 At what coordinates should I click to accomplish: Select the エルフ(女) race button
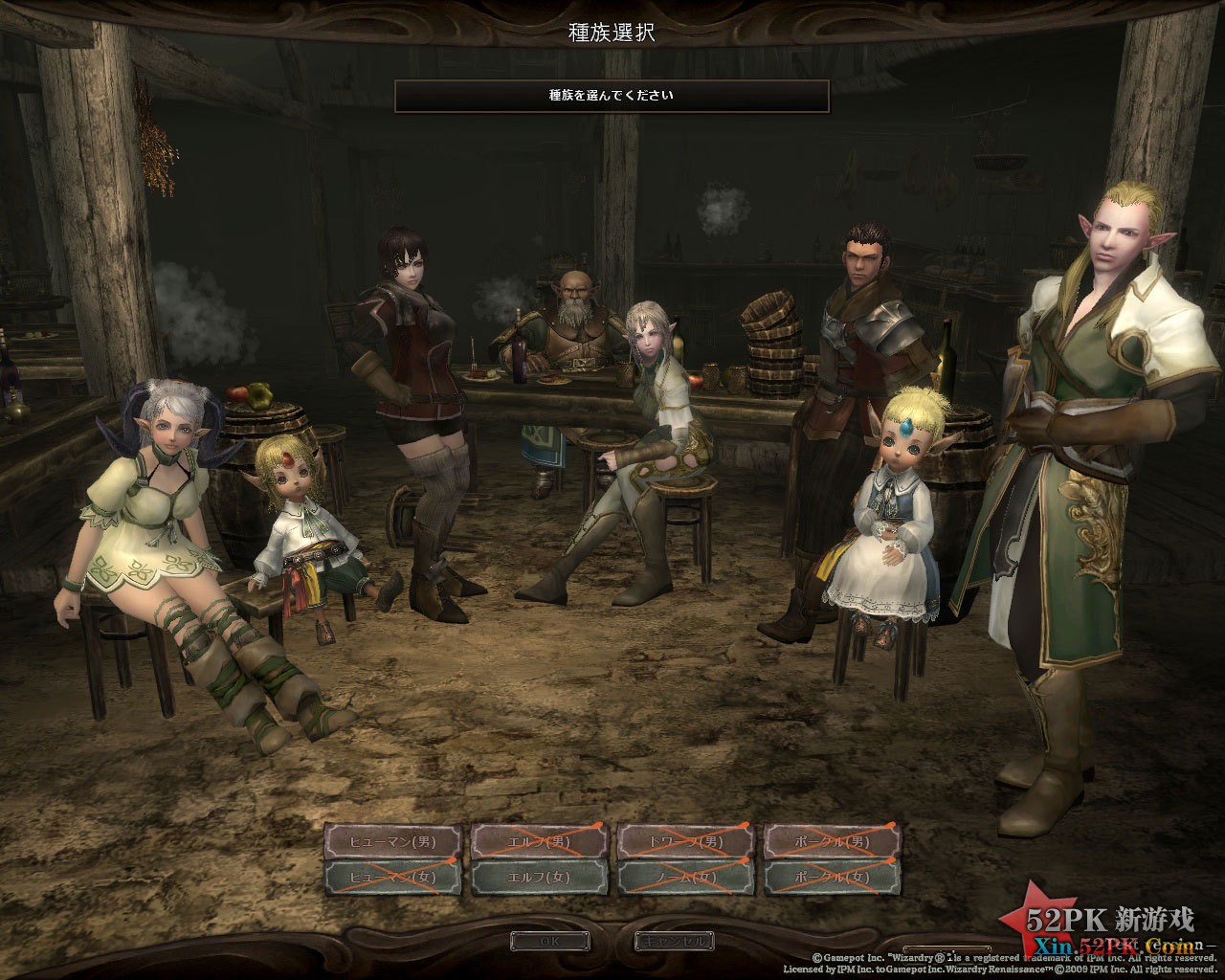tap(539, 877)
